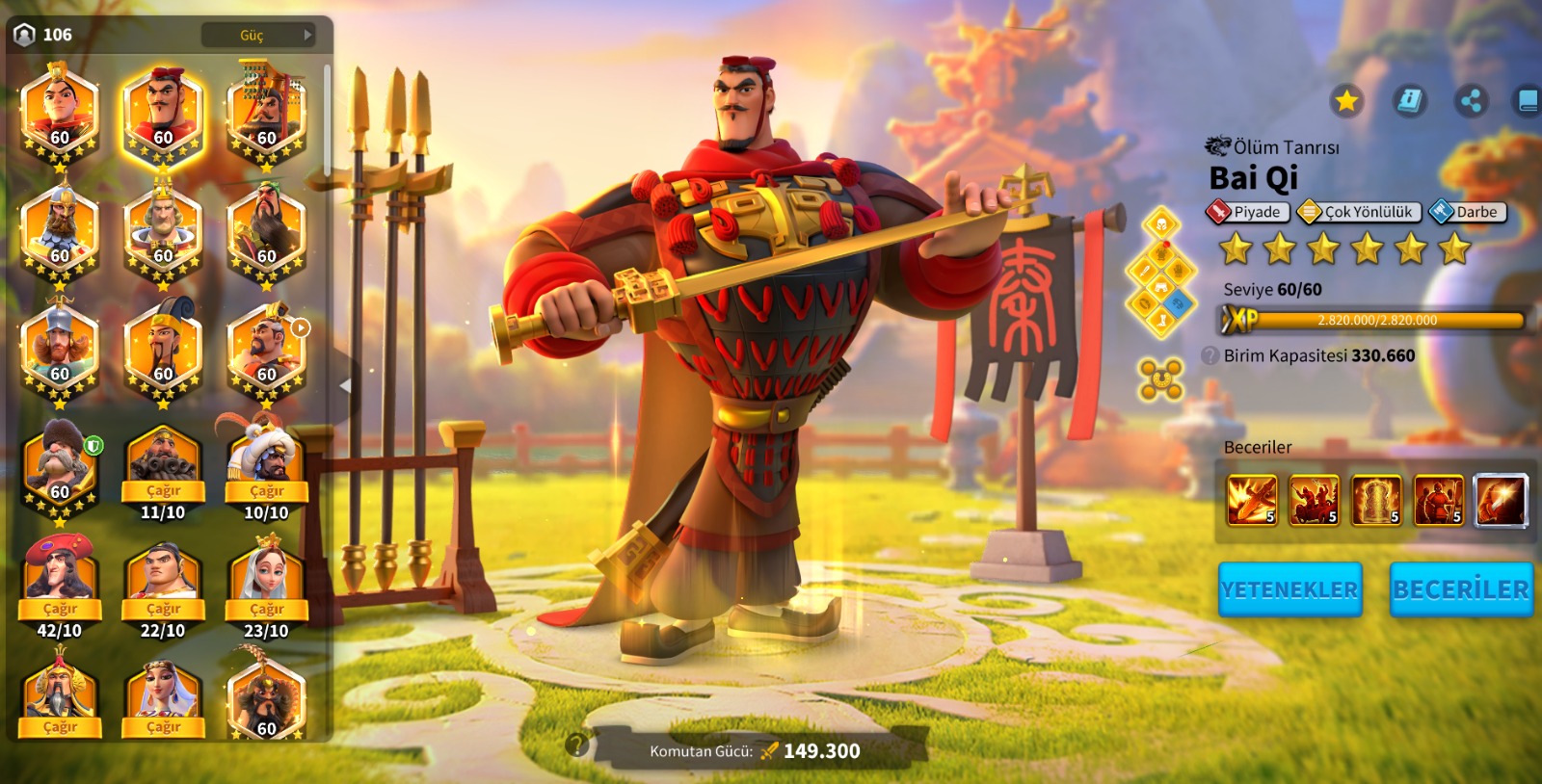This screenshot has height=784, width=1542.
Task: Select the red soldier skill icon
Action: (x=1438, y=500)
